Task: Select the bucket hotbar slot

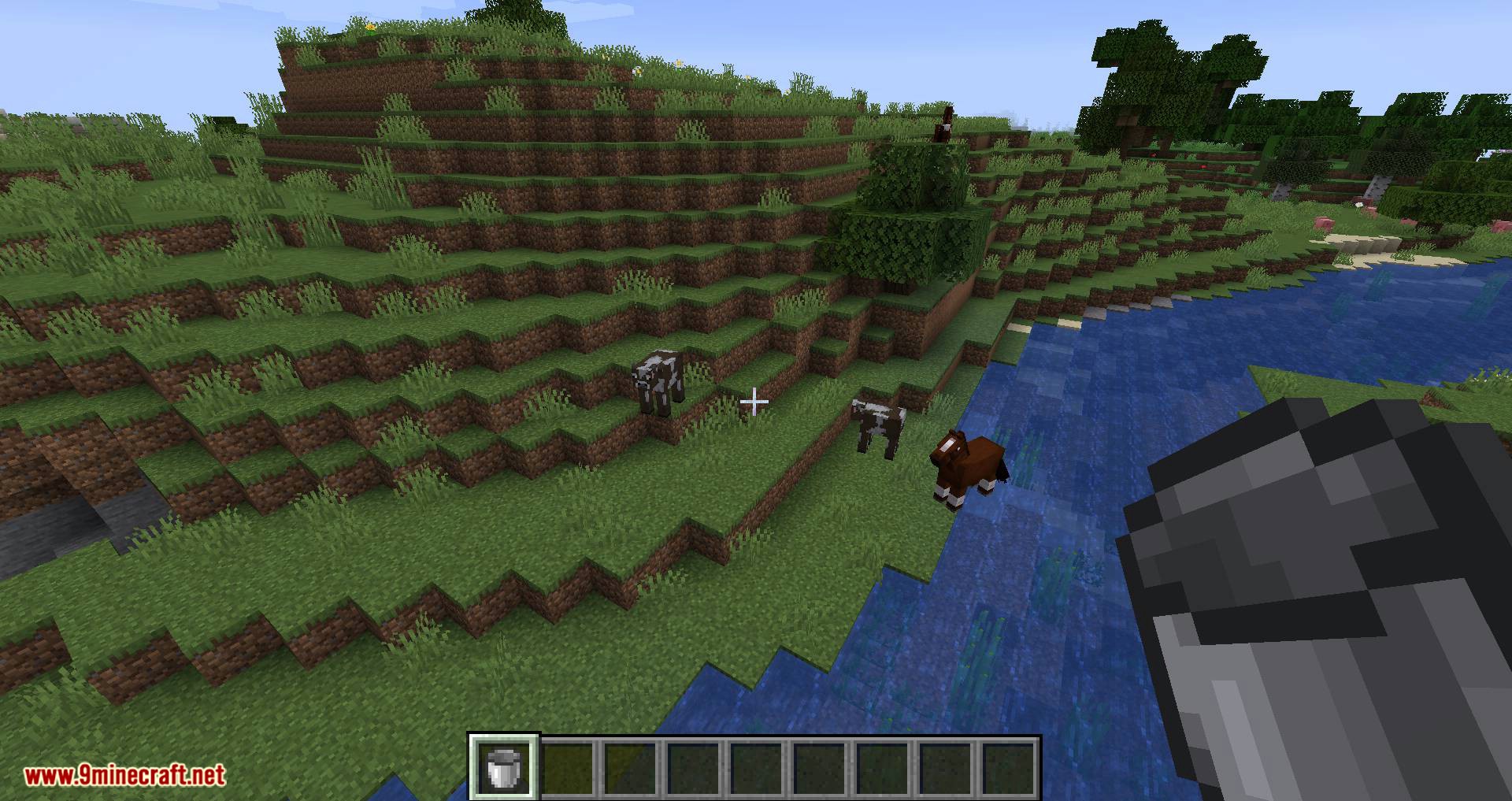Action: [503, 767]
